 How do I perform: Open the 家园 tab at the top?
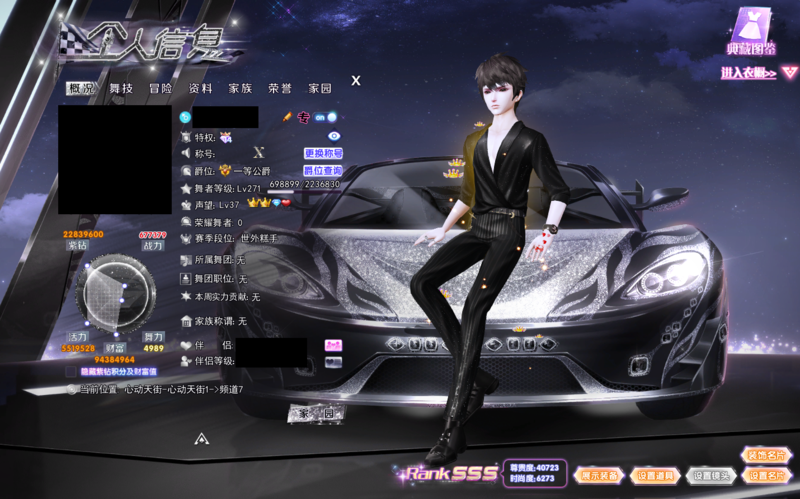pos(320,89)
